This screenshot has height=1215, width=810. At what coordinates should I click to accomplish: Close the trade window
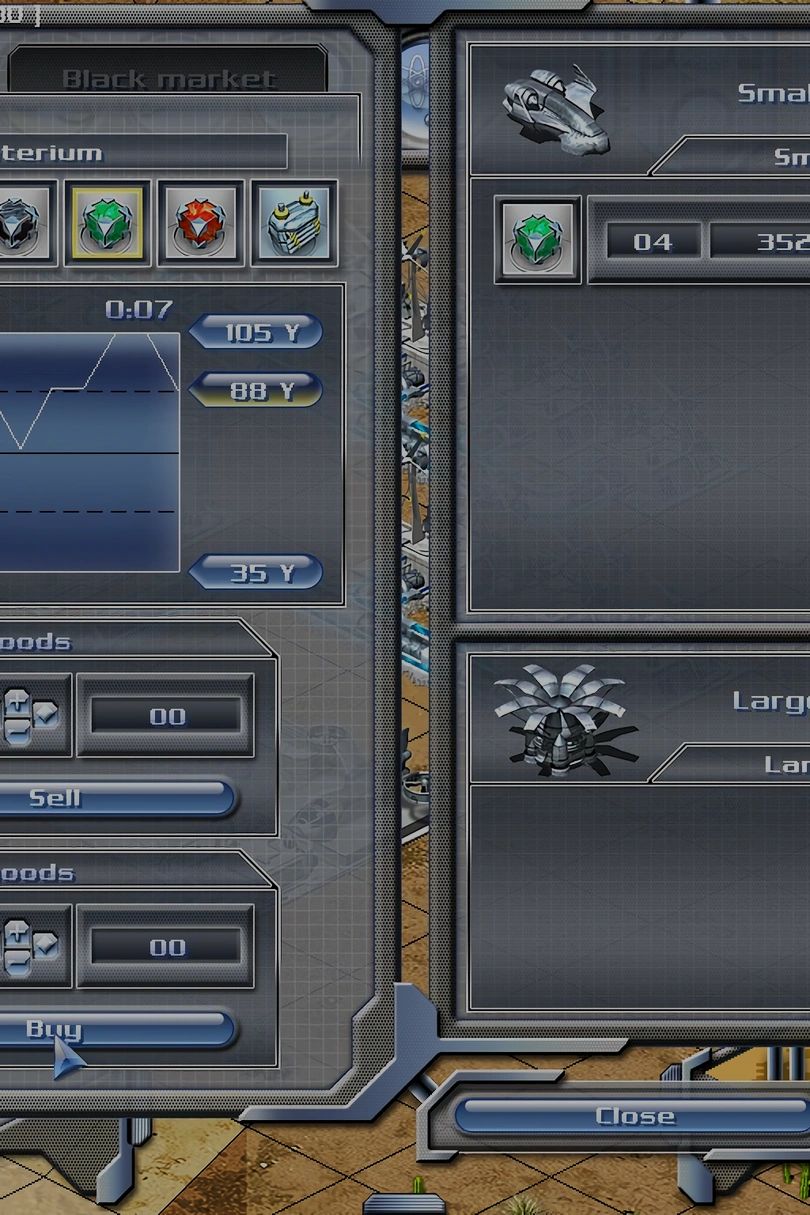click(x=634, y=1115)
